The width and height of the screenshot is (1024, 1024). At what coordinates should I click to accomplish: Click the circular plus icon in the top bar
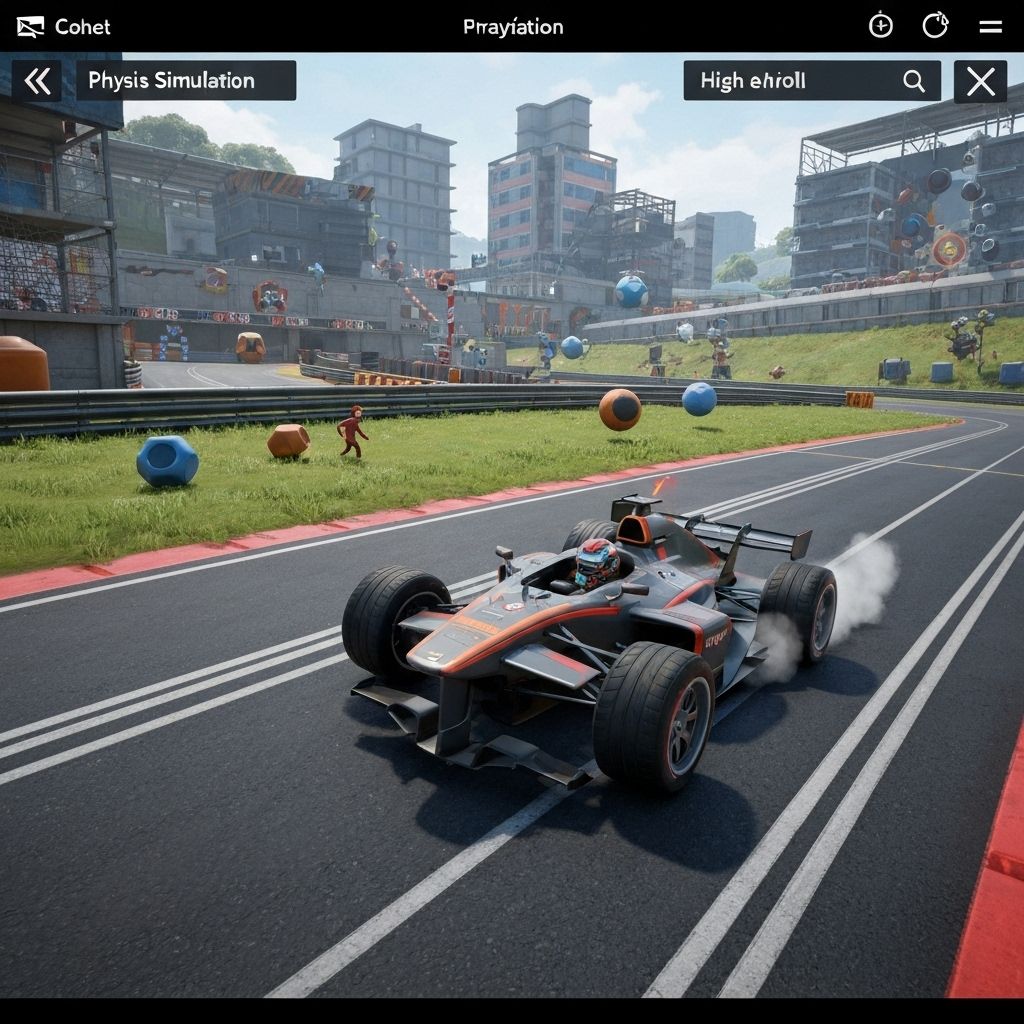pos(881,26)
